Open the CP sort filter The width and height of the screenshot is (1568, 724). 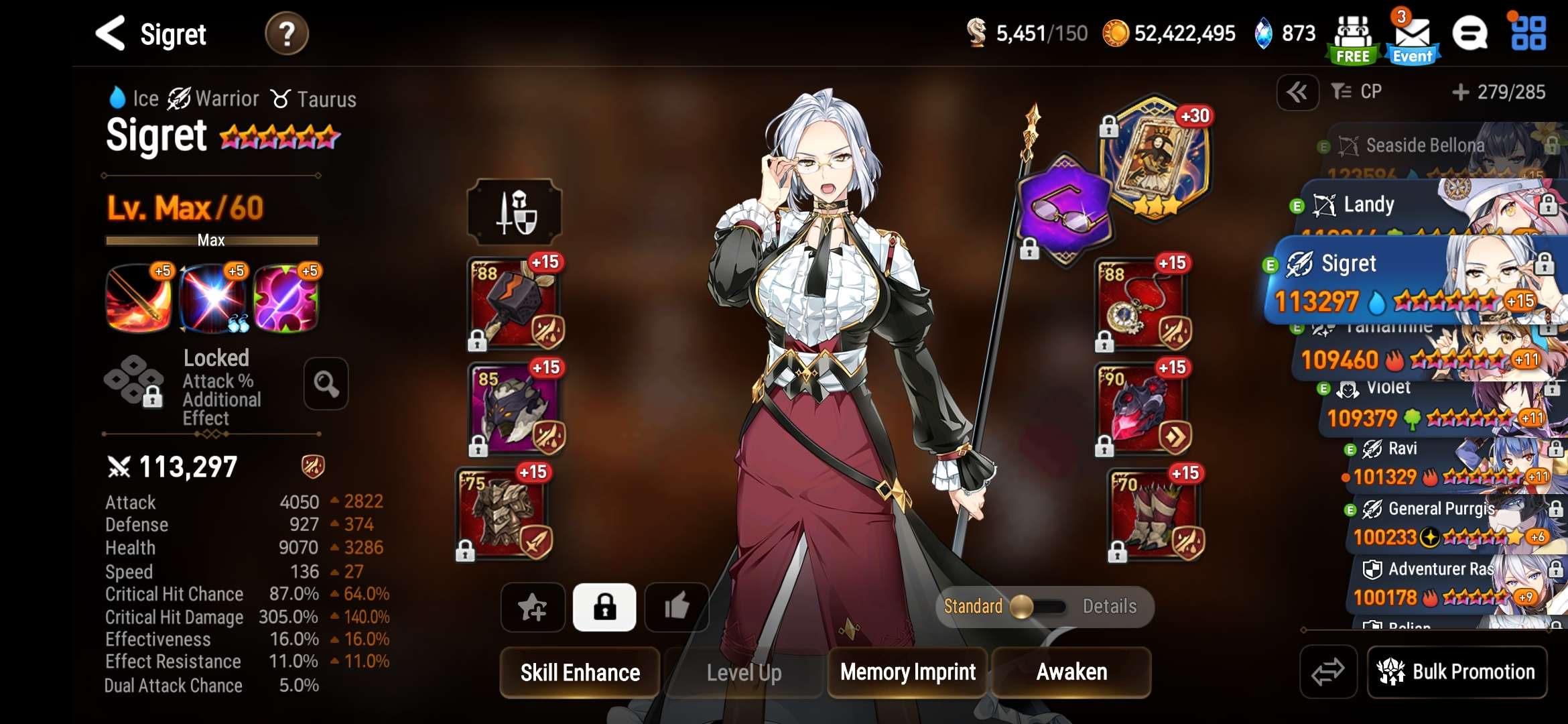[x=1358, y=92]
